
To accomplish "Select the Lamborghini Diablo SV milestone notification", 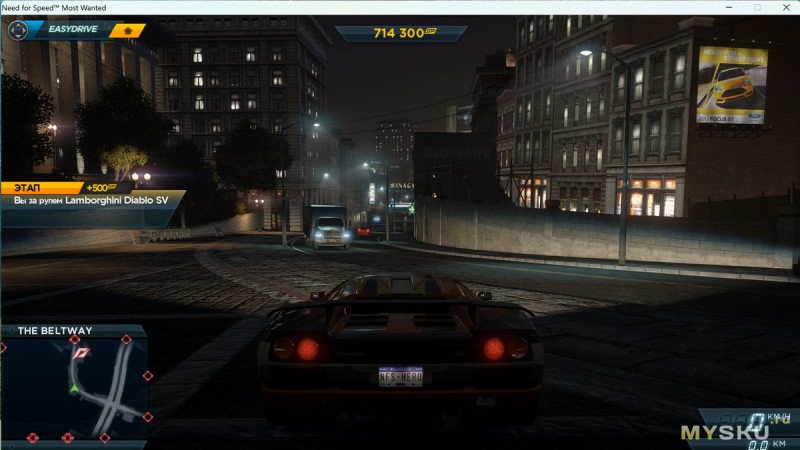I will click(x=90, y=201).
